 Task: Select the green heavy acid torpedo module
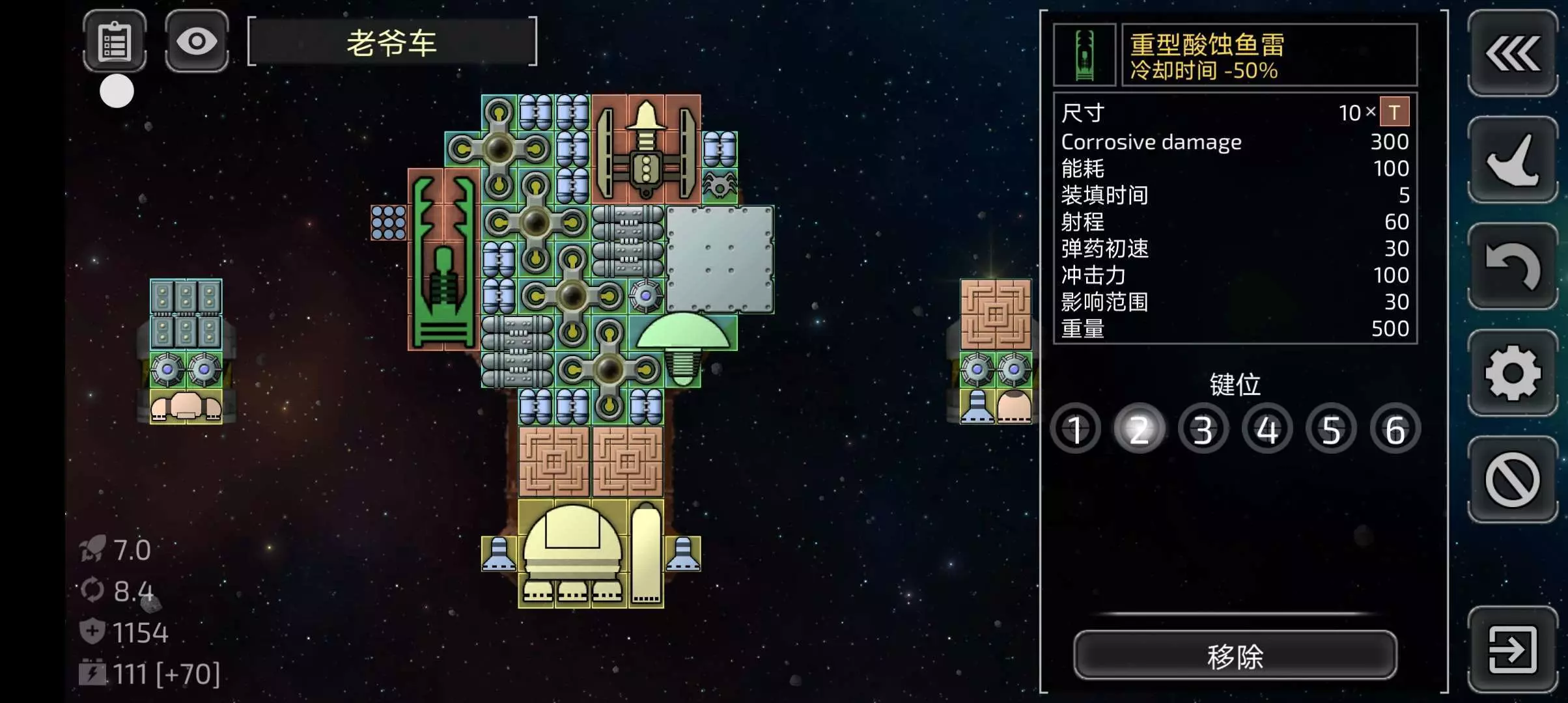(444, 260)
